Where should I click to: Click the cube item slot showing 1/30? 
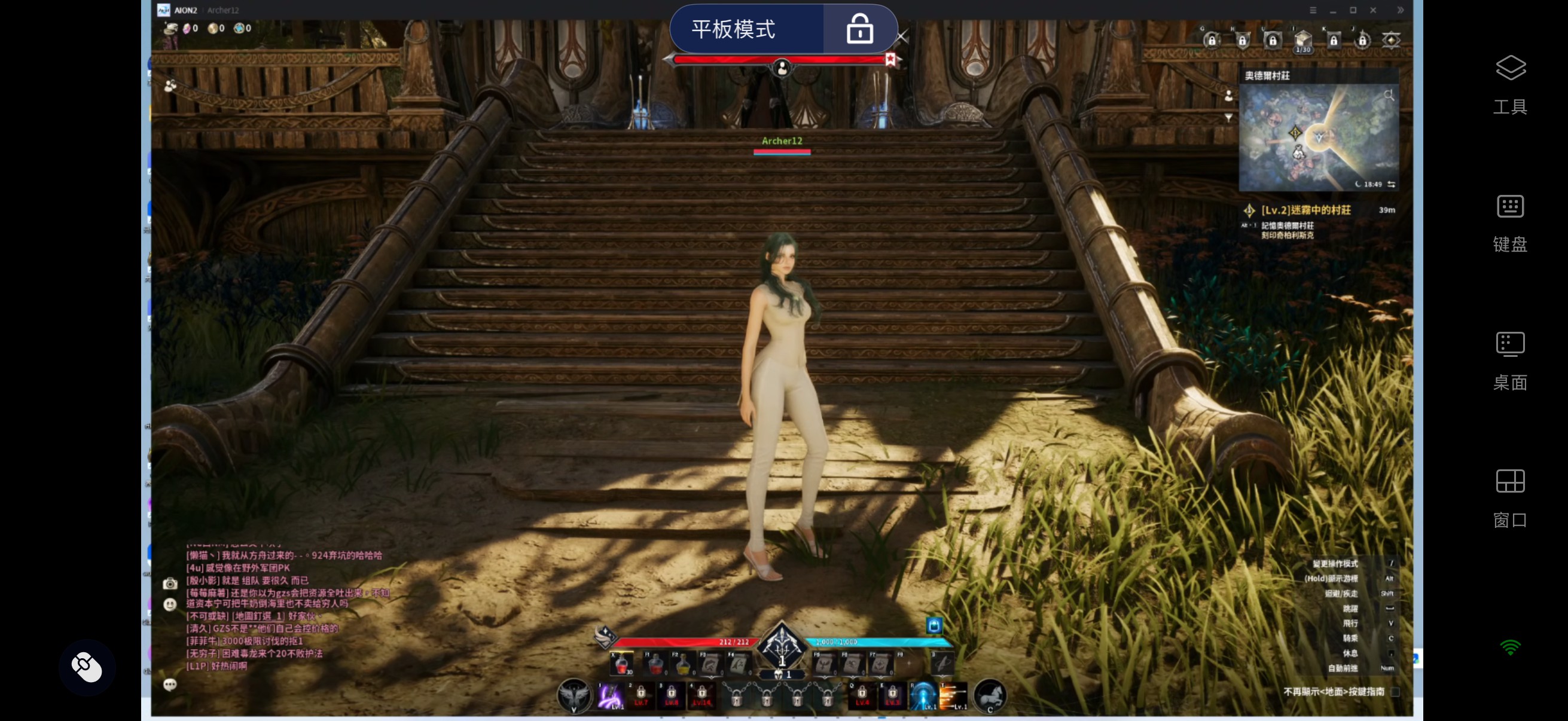click(1302, 38)
